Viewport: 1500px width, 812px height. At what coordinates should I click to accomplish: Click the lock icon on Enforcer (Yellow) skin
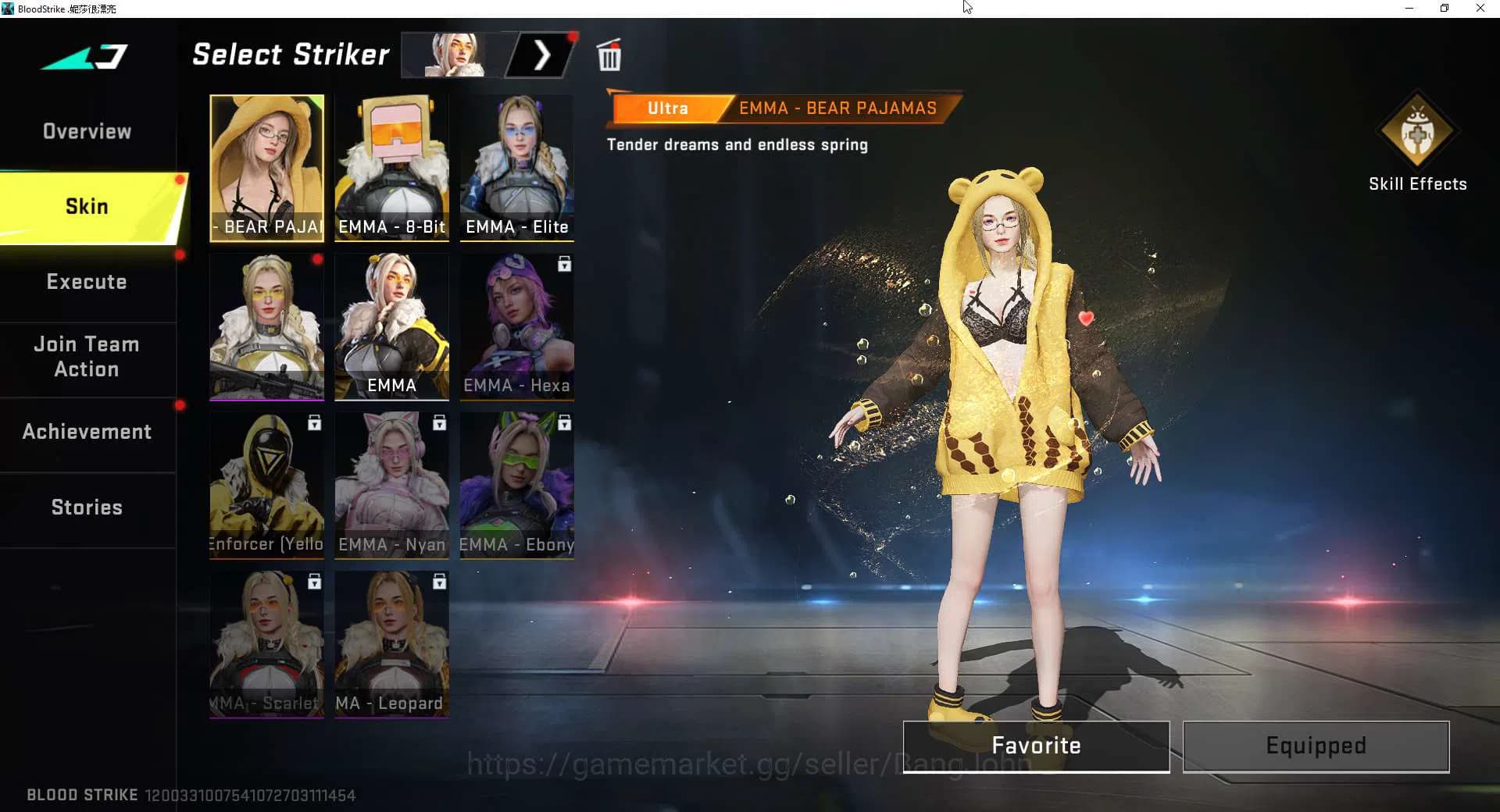[x=314, y=423]
